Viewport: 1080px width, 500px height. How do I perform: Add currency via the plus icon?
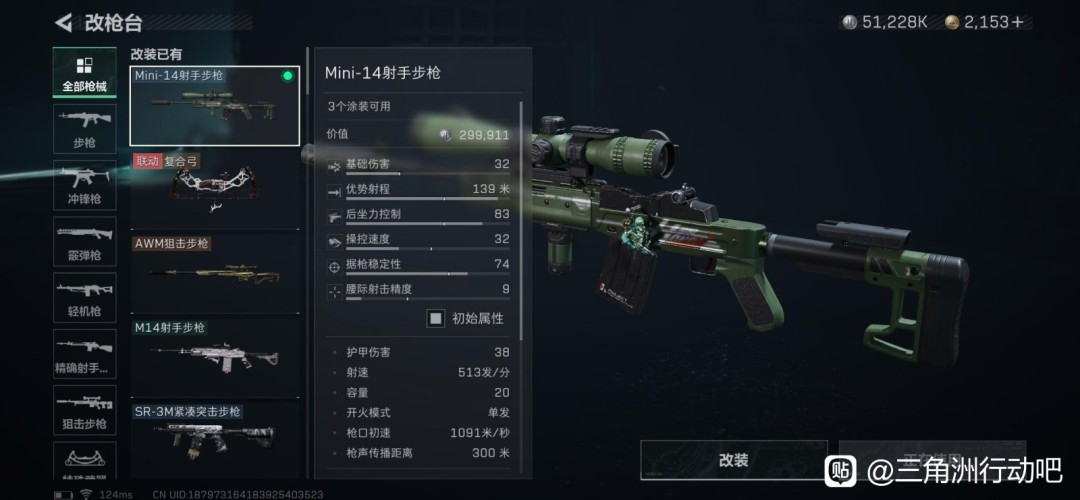click(1018, 22)
